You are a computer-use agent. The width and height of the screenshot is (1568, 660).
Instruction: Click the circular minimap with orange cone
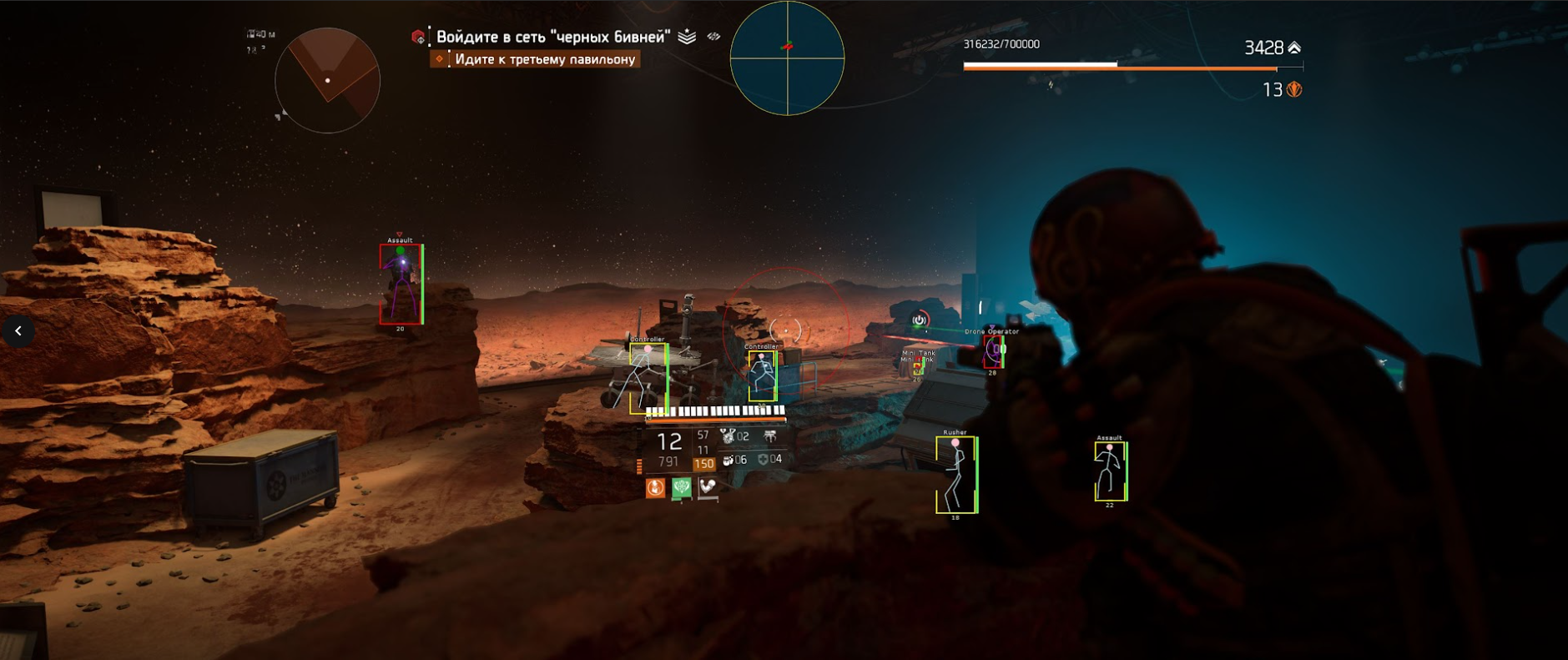tap(327, 80)
